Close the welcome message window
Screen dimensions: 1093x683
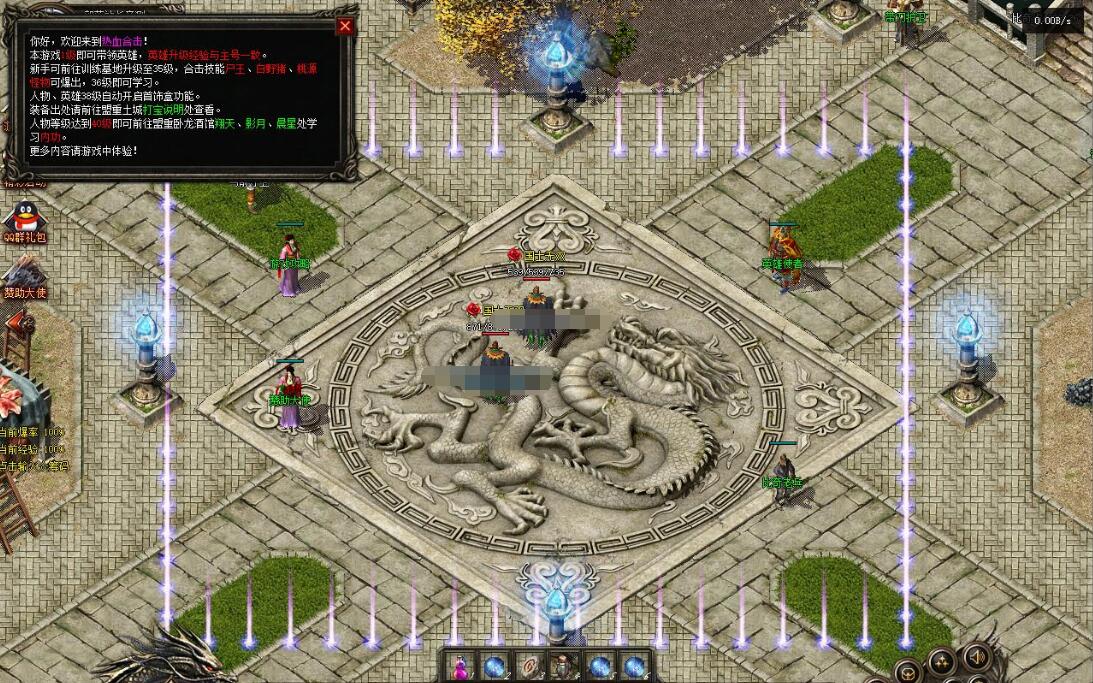click(x=345, y=27)
